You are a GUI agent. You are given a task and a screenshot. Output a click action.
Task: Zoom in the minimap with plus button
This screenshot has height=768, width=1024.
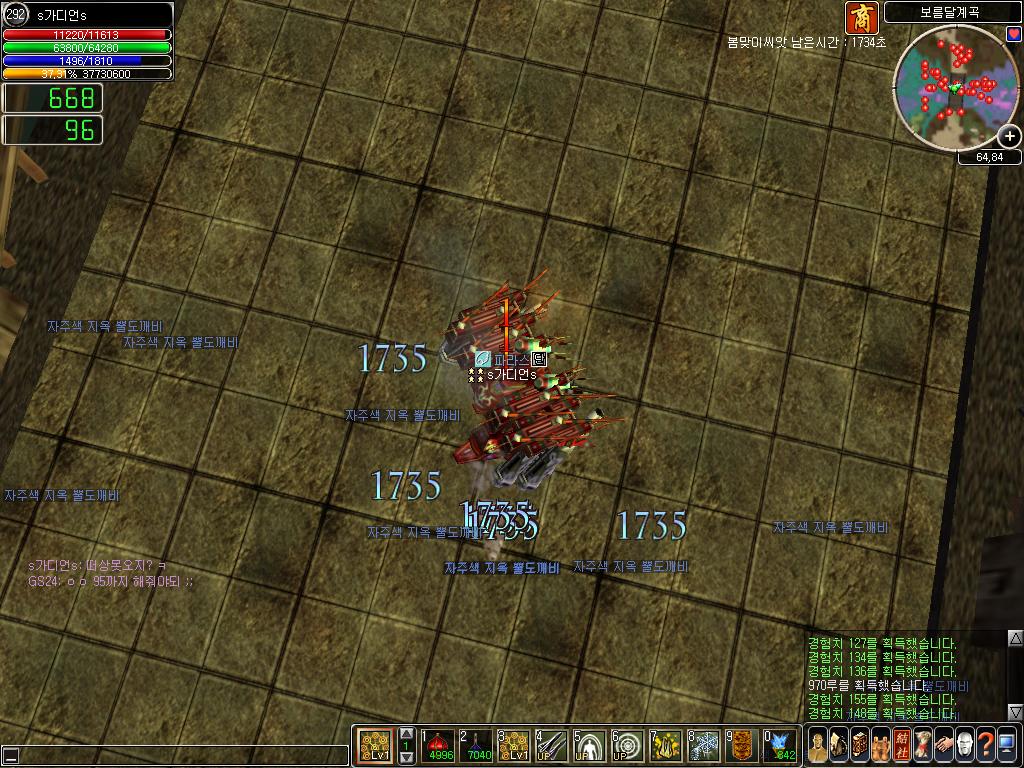[1010, 136]
